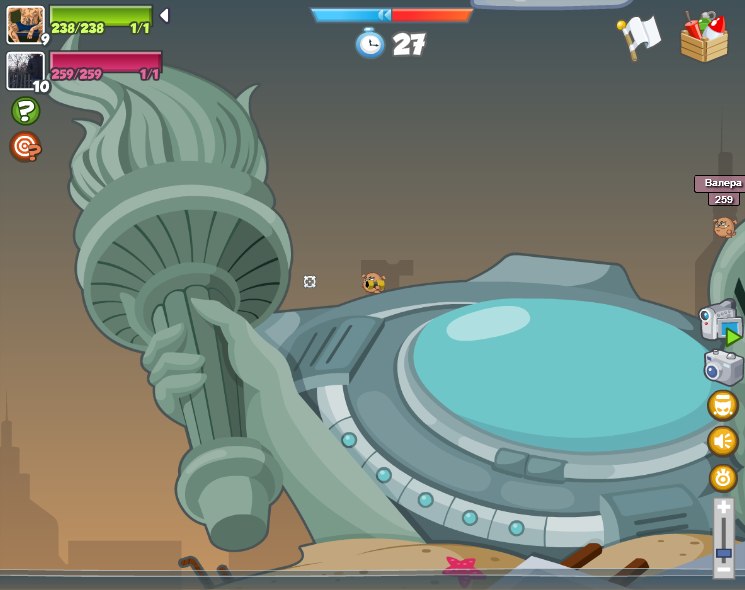Screen dimensions: 745x590
Task: Zoom out with the minus button
Action: point(723,569)
